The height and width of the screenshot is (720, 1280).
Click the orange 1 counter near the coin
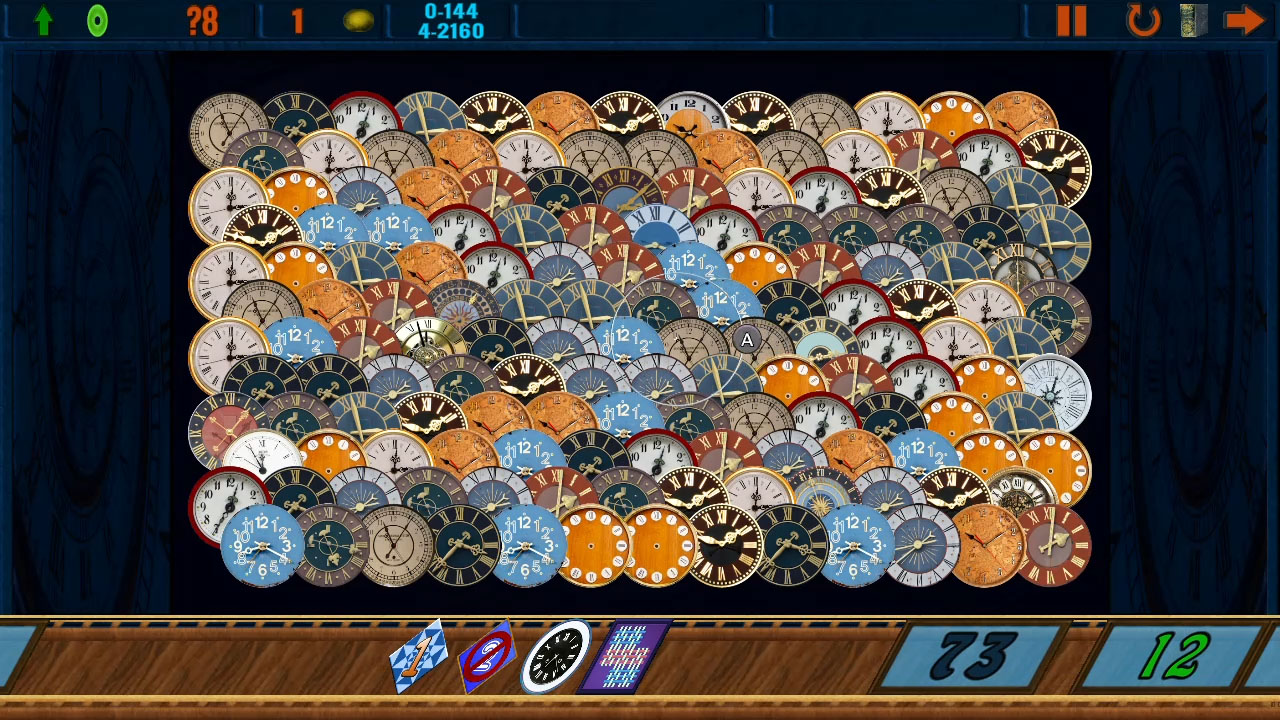297,20
